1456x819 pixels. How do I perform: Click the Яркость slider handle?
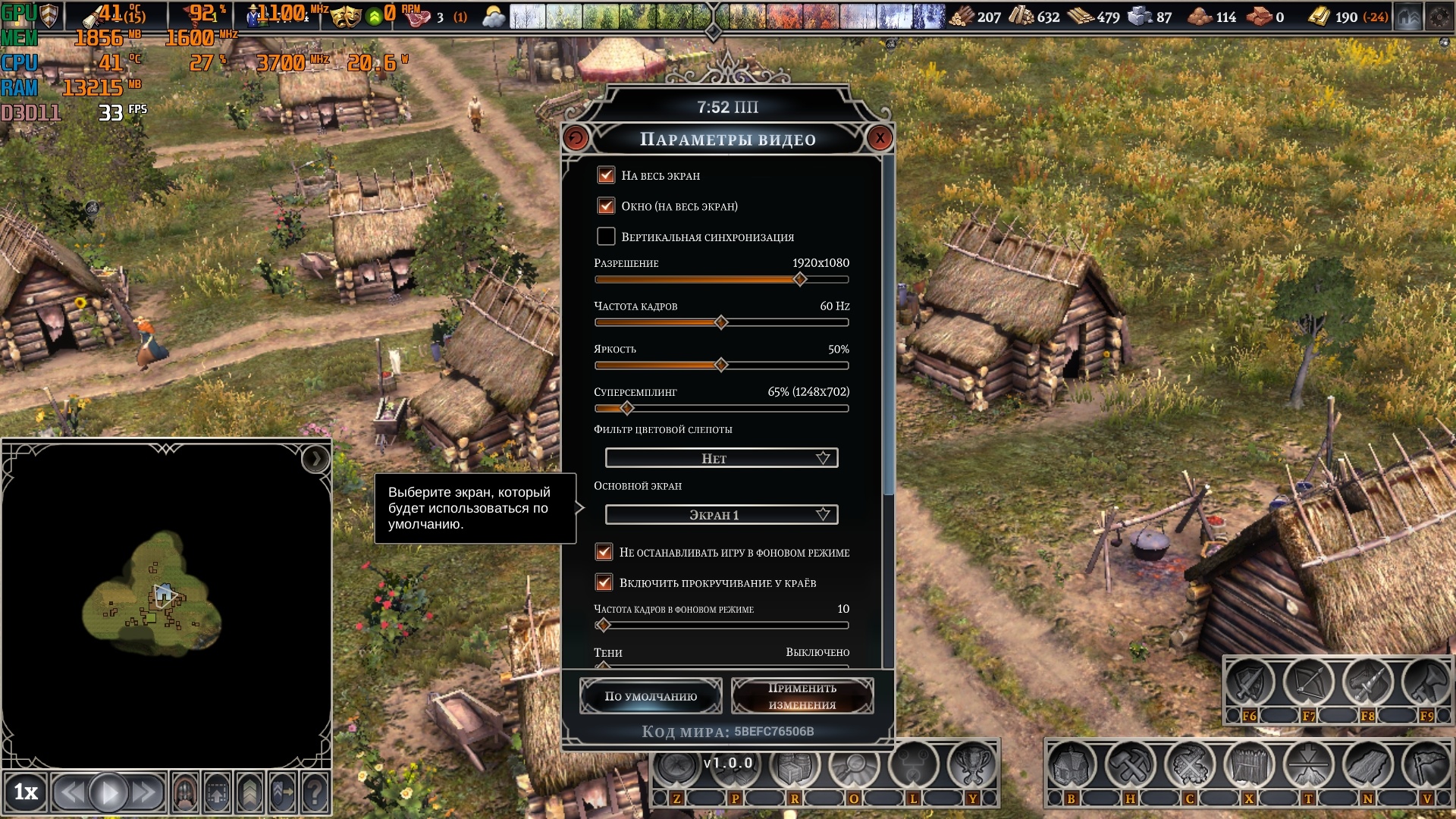coord(721,366)
